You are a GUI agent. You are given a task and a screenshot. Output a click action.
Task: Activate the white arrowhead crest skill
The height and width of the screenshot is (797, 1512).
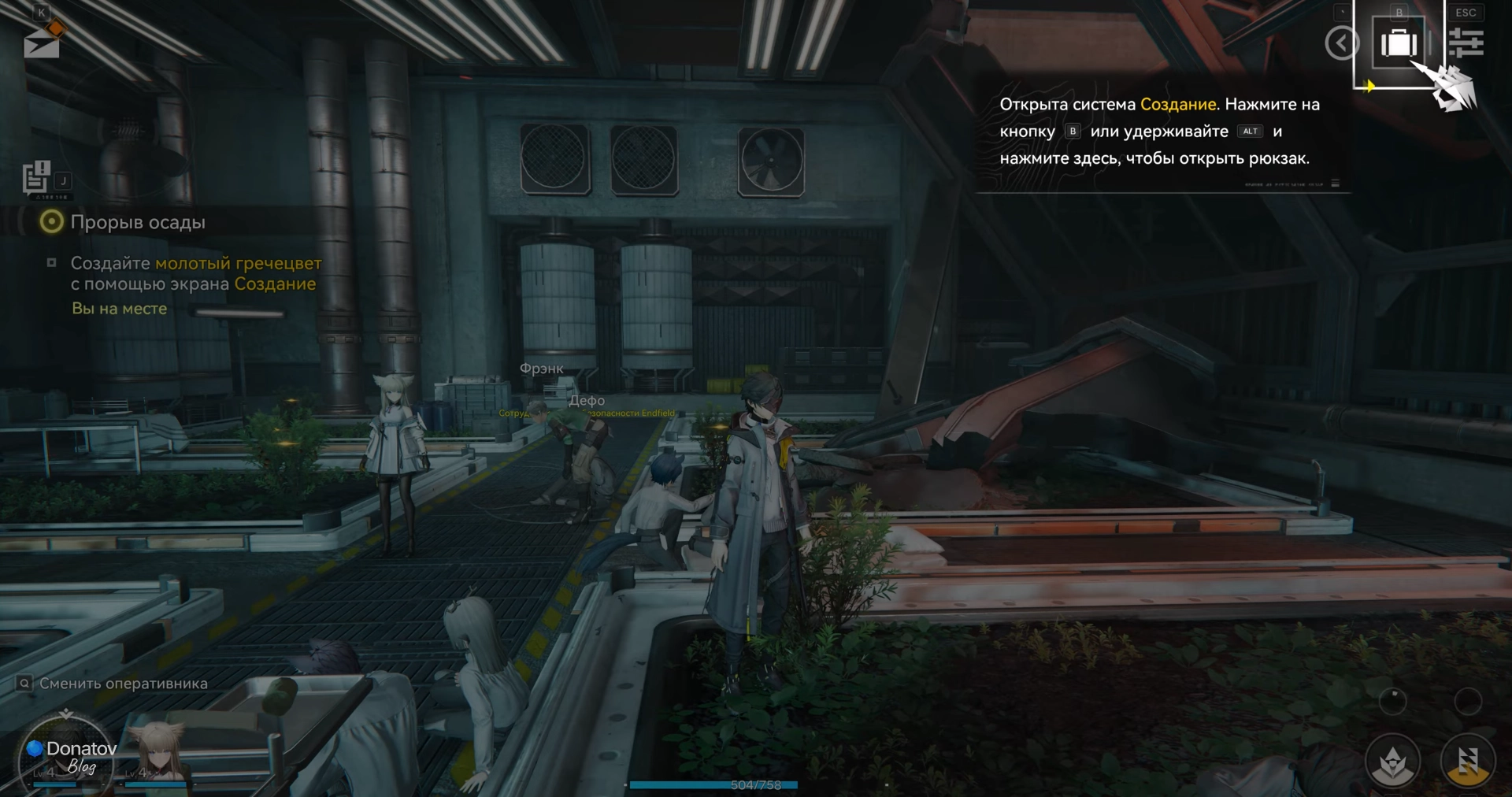1392,762
